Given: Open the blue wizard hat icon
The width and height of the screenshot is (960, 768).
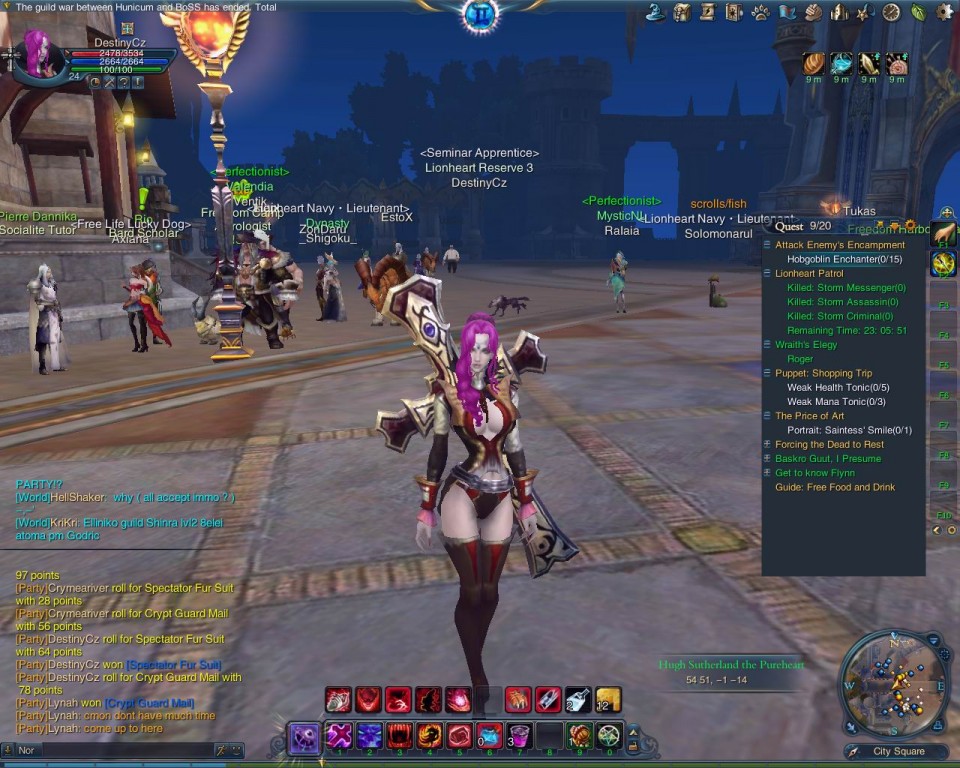Looking at the screenshot, I should coord(656,12).
